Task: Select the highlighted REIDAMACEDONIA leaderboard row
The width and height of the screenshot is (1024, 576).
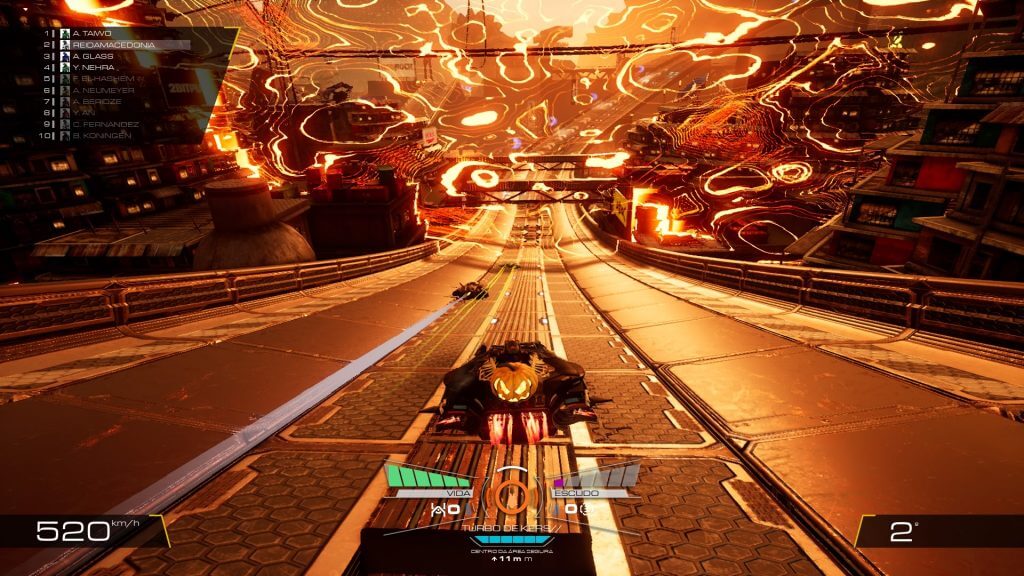Action: tap(110, 45)
